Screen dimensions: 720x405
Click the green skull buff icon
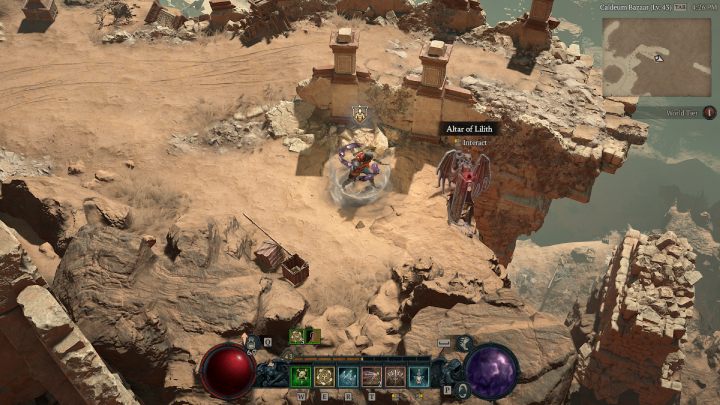pyautogui.click(x=297, y=336)
